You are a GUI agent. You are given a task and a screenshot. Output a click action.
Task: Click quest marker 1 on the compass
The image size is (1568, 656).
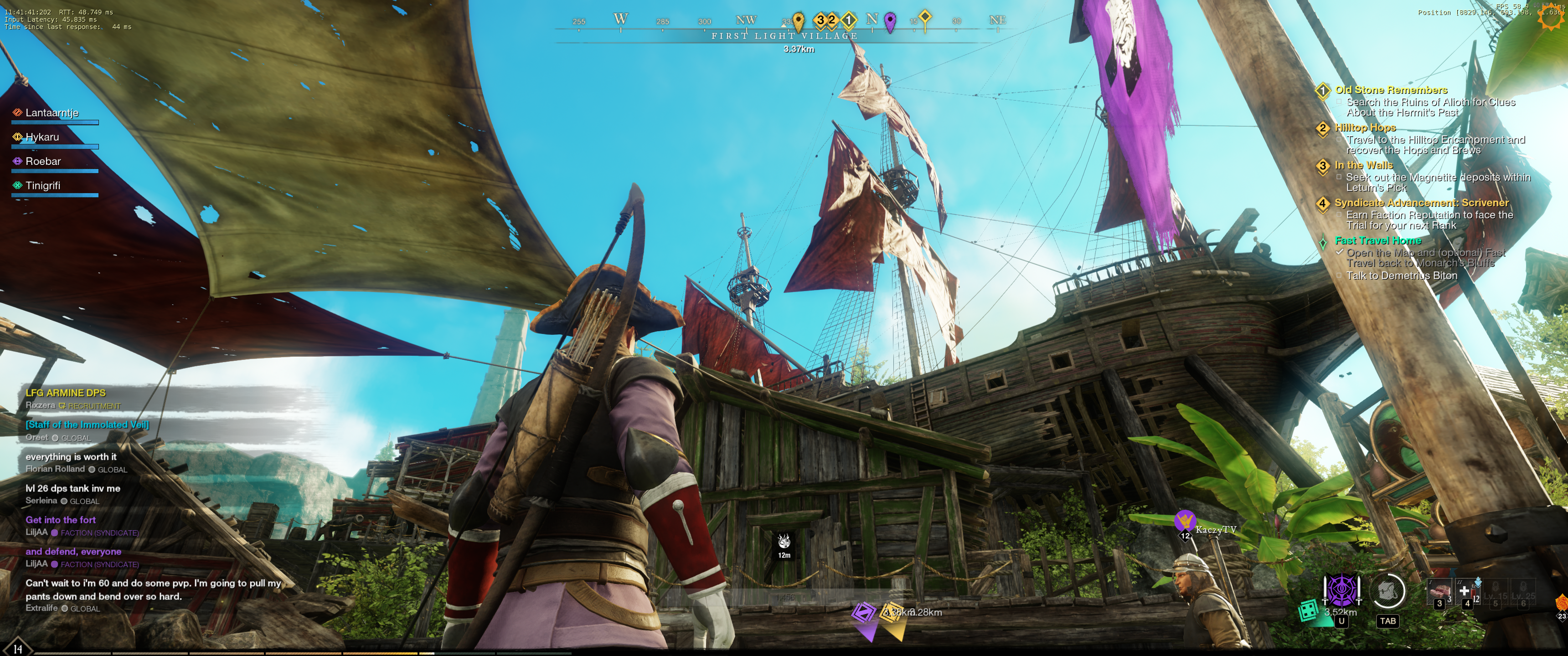coord(849,20)
